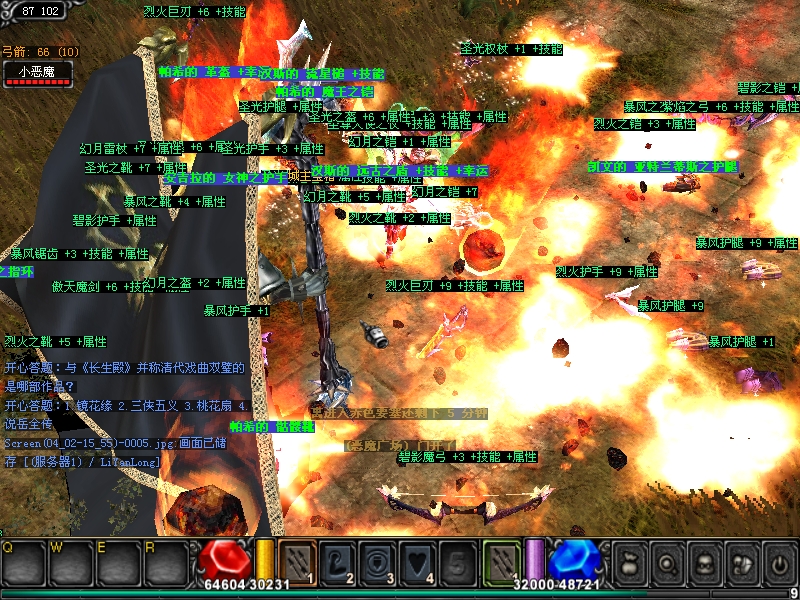Click the power button icon
Screen dimensions: 800x600
(x=777, y=564)
